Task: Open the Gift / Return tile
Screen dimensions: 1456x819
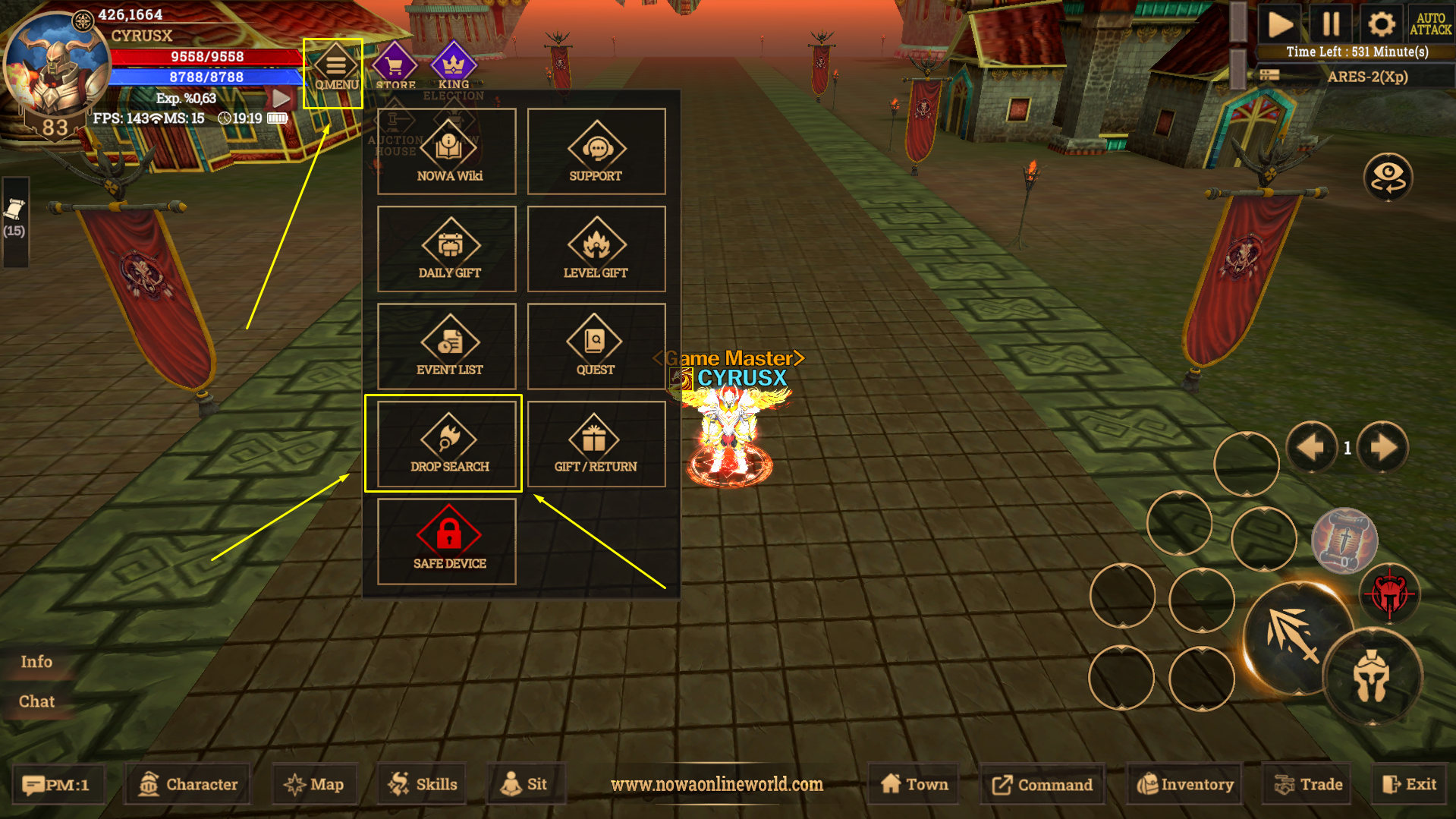Action: click(596, 444)
